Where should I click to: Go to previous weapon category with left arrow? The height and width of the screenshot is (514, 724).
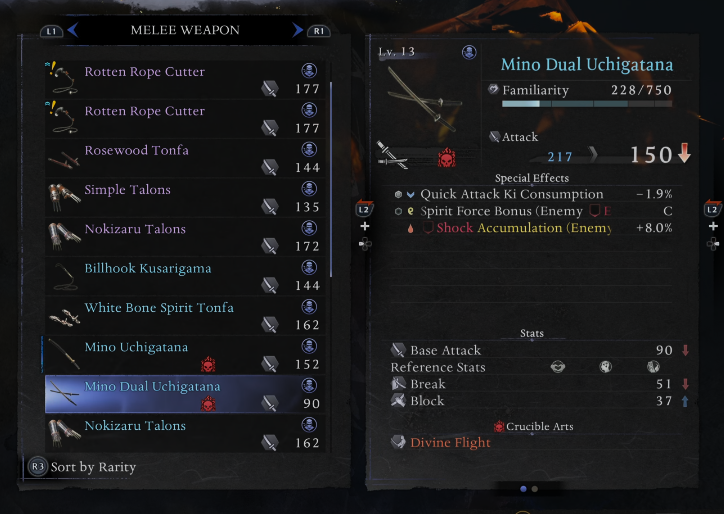pos(73,31)
